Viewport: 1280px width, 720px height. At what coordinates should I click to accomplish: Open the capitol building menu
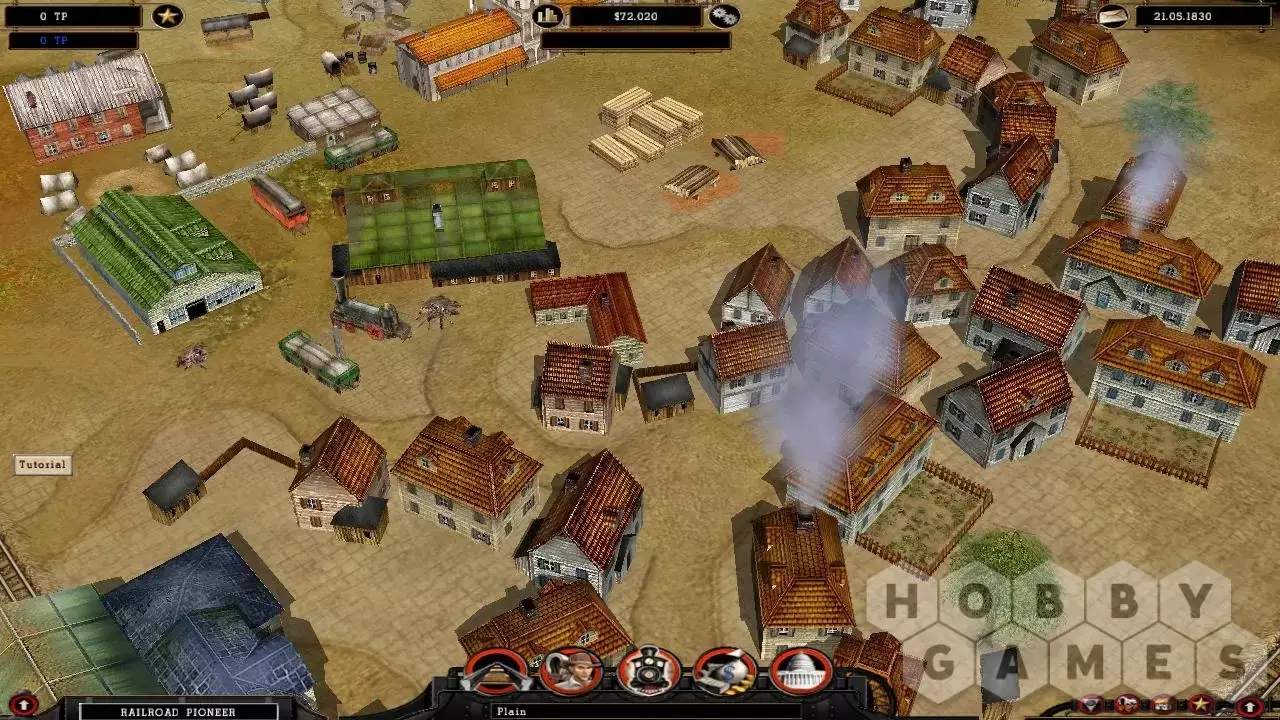[801, 671]
